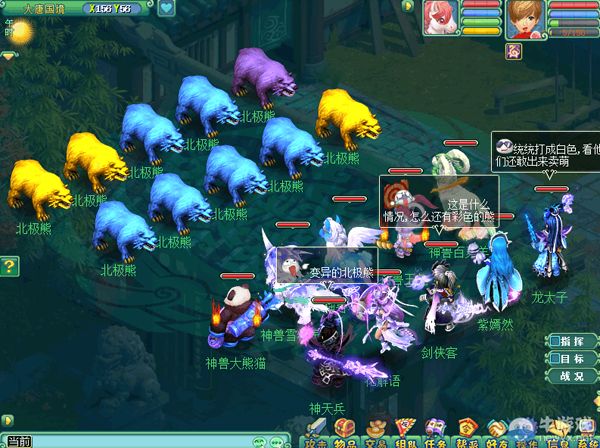Screen dimensions: 600x448
Task: Open the 帮派 guild panel
Action: point(466,436)
